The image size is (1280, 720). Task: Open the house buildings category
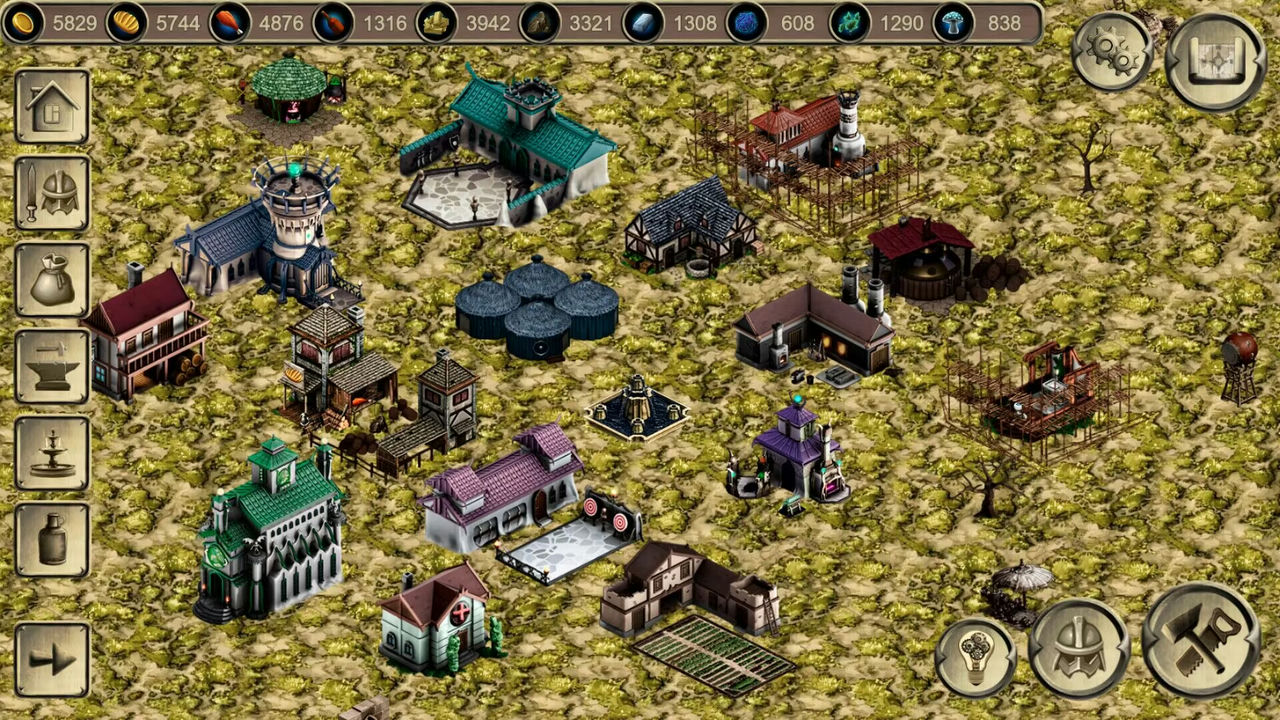click(x=52, y=106)
